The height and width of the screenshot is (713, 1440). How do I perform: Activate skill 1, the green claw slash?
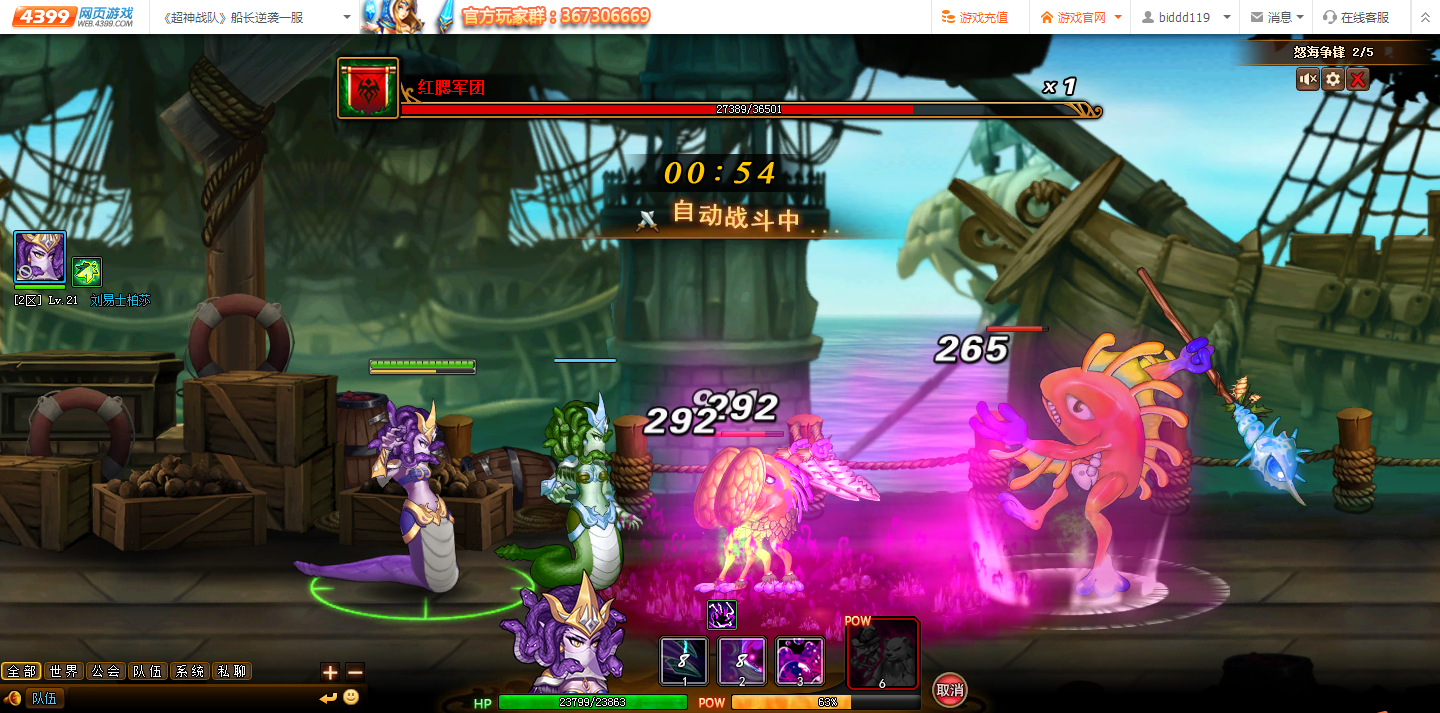(x=684, y=662)
